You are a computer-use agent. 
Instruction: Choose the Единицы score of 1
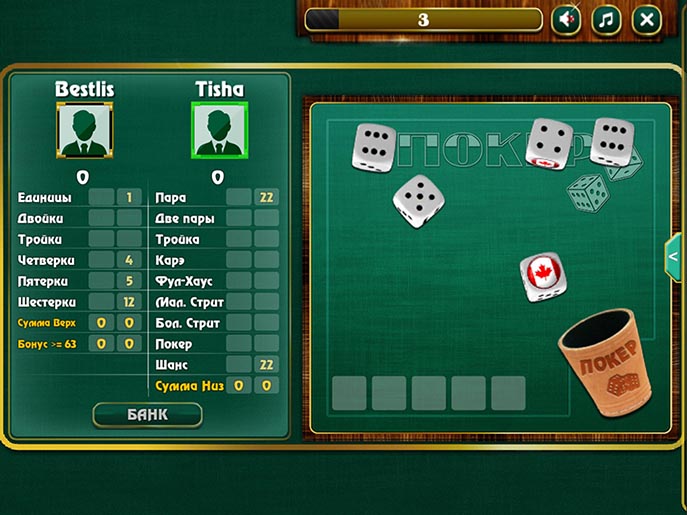tap(129, 198)
